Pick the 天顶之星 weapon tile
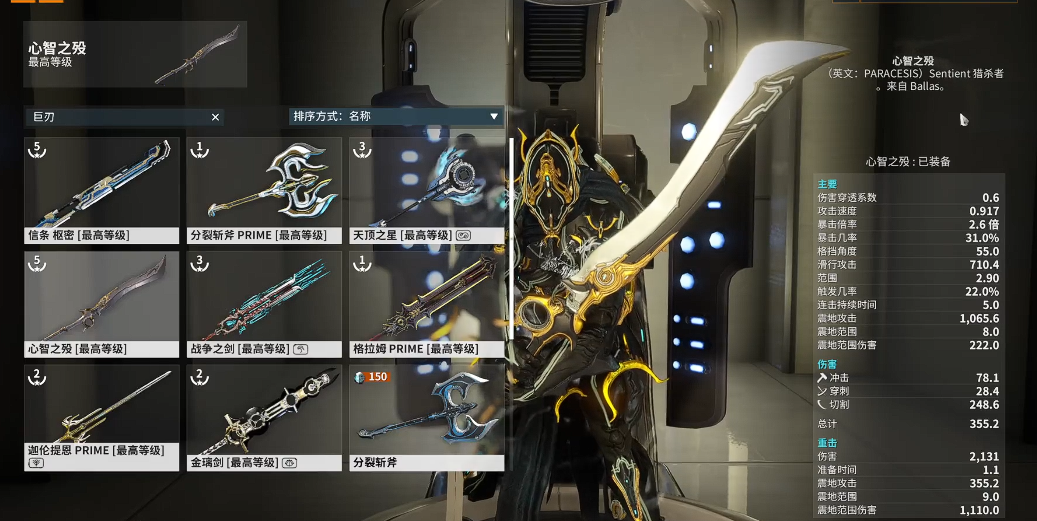The width and height of the screenshot is (1037, 521). (x=426, y=191)
